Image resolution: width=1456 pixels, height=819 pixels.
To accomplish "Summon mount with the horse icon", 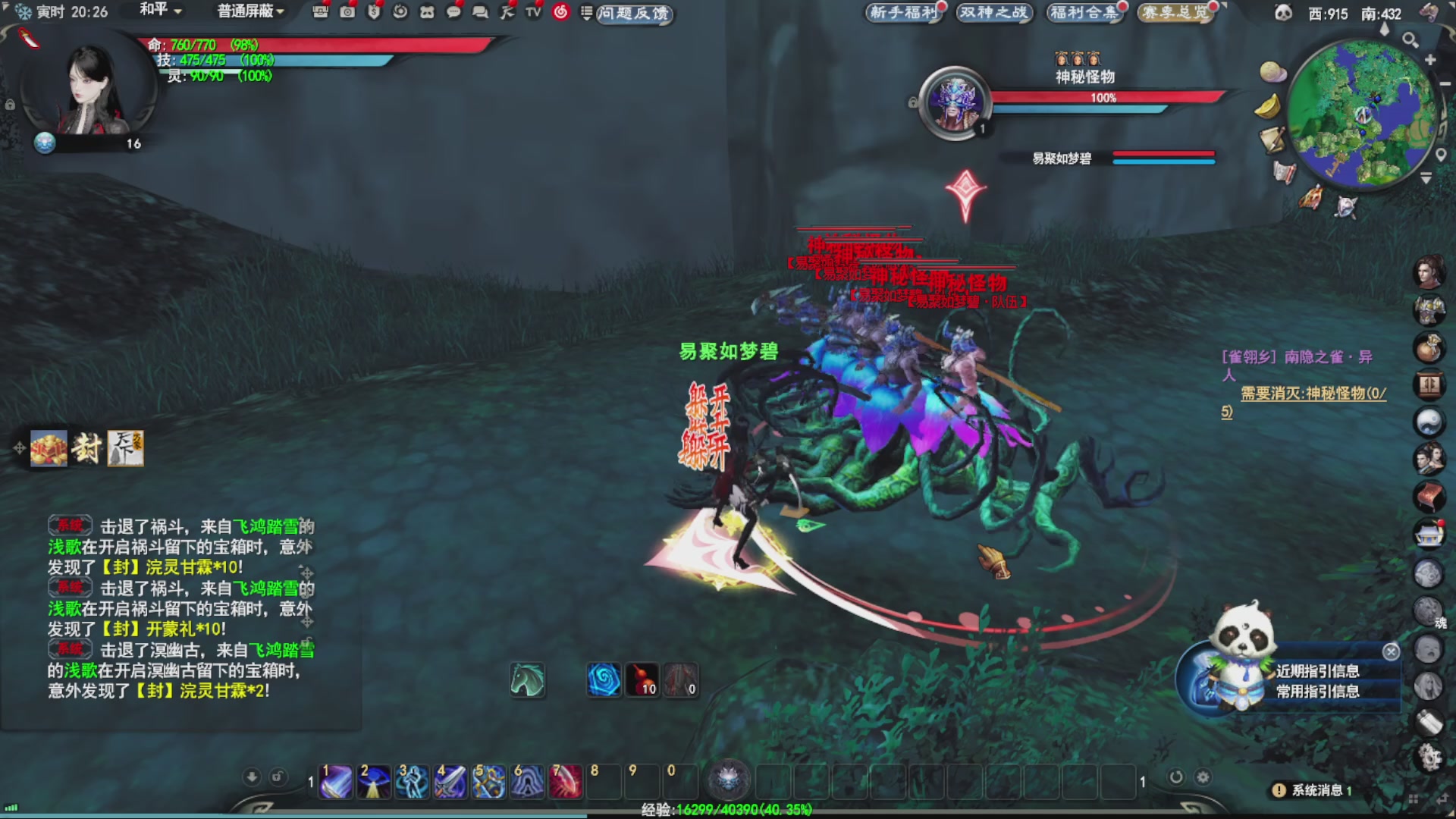I will 529,680.
